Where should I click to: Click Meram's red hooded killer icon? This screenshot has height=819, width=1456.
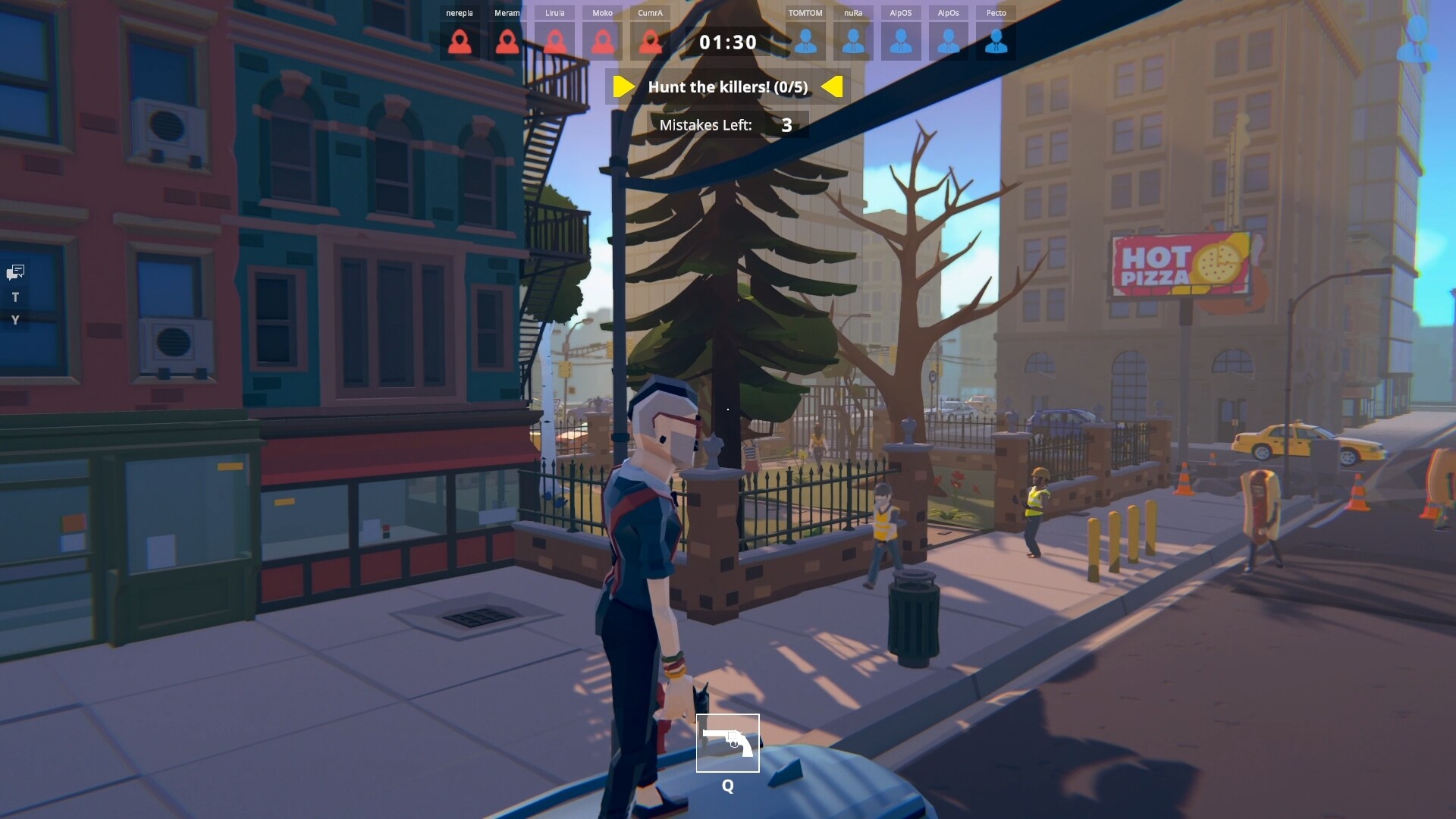[x=507, y=42]
